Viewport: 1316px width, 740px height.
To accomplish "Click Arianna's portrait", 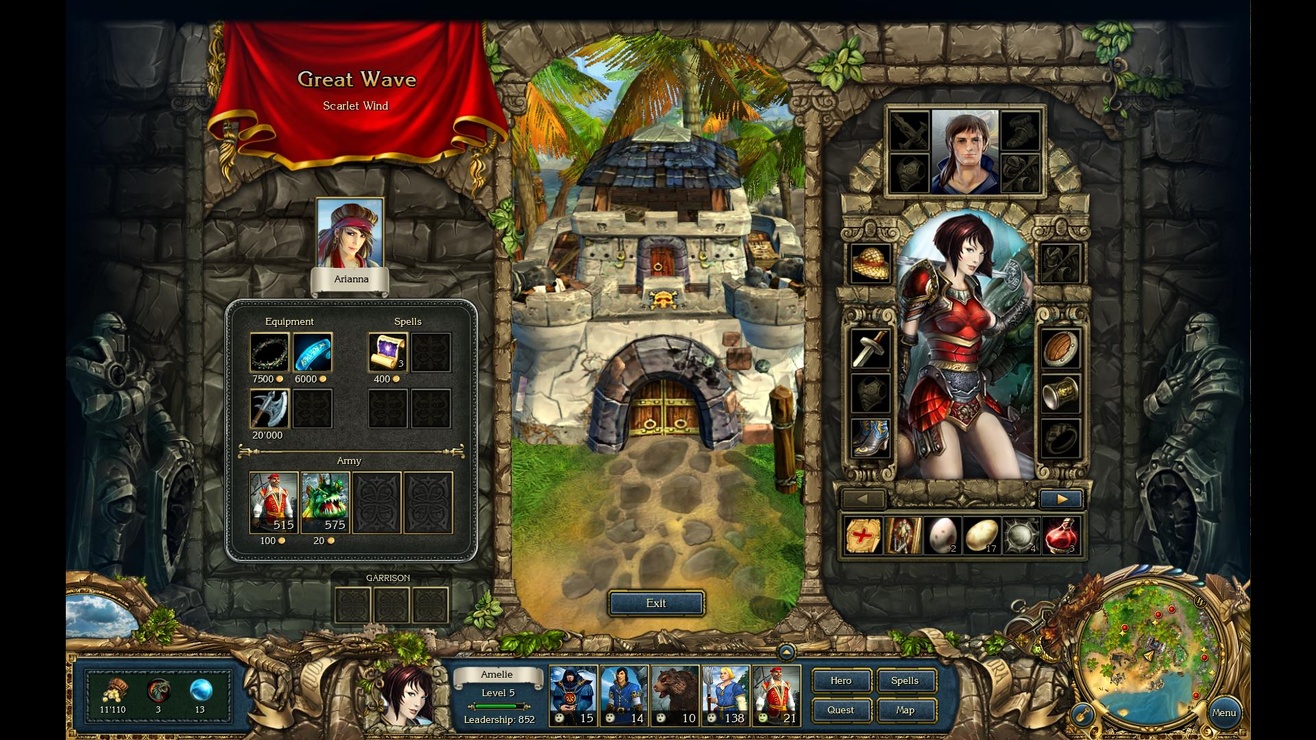I will 349,233.
